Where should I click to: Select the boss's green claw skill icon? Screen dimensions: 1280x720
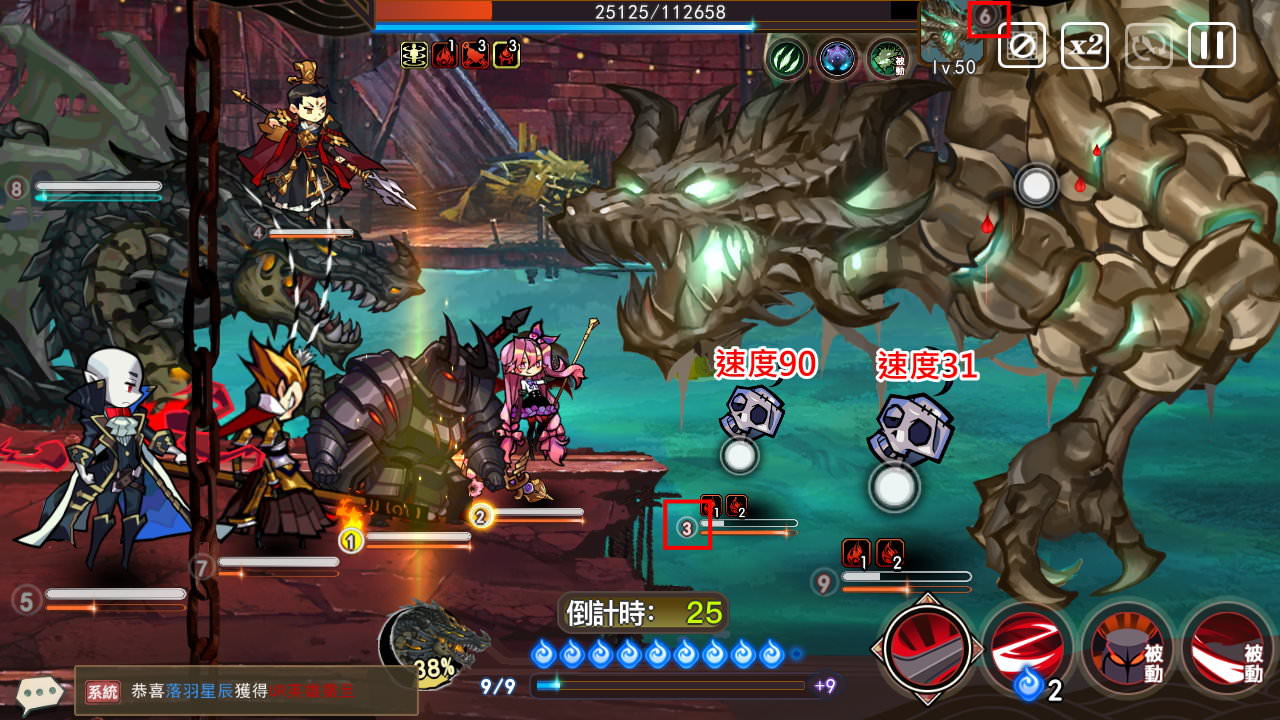787,58
